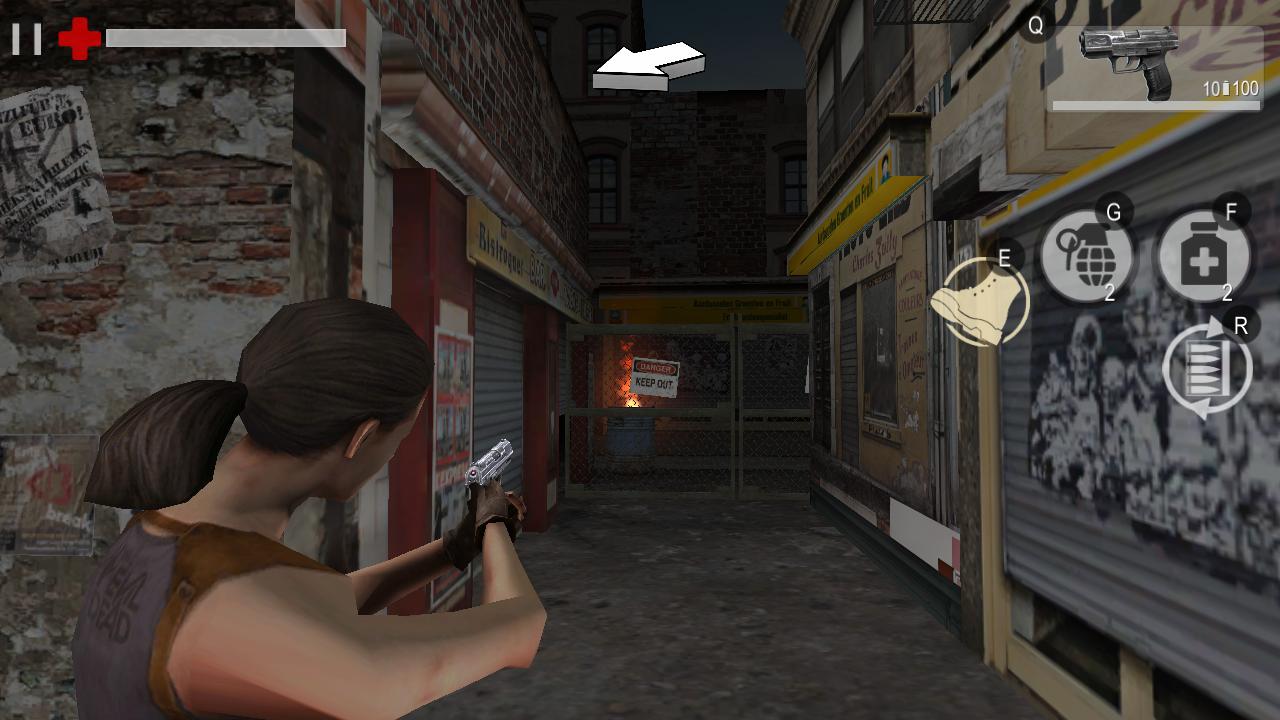Screen dimensions: 1280x720
Task: Tap the G key label above the grenade
Action: pos(1113,212)
